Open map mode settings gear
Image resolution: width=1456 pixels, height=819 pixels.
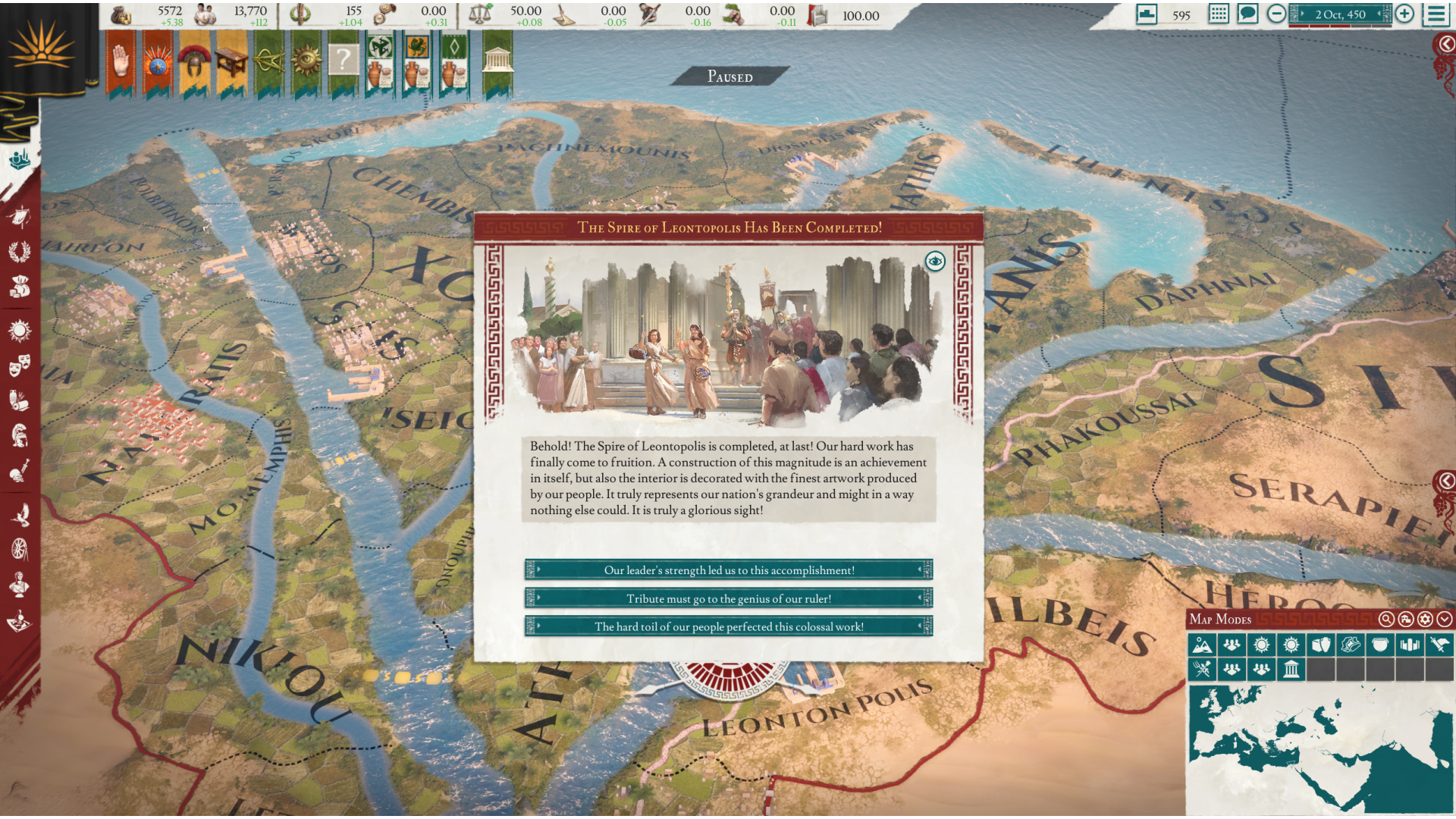tap(1426, 620)
